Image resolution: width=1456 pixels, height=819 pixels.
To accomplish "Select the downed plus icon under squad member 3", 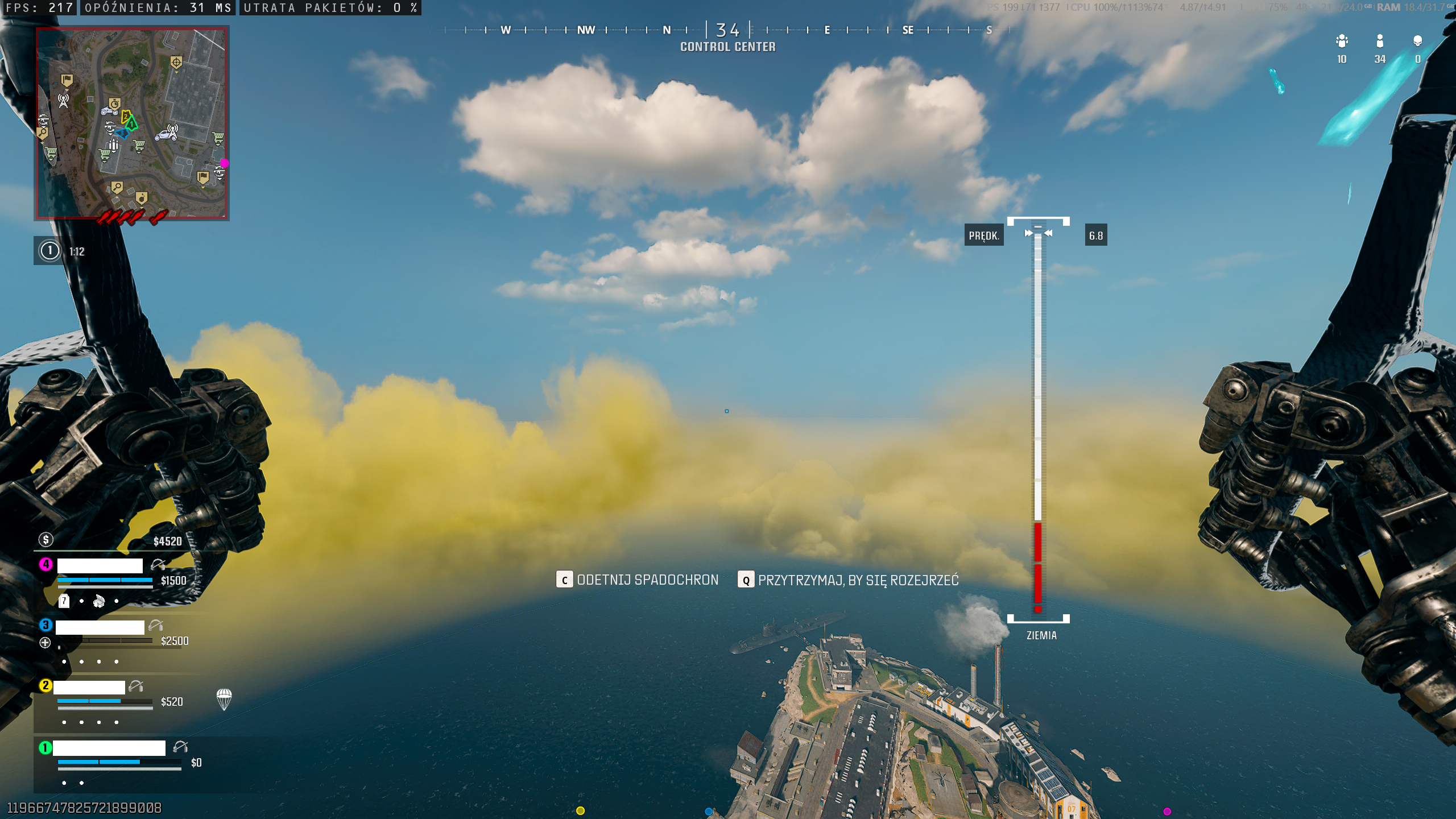I will [45, 643].
